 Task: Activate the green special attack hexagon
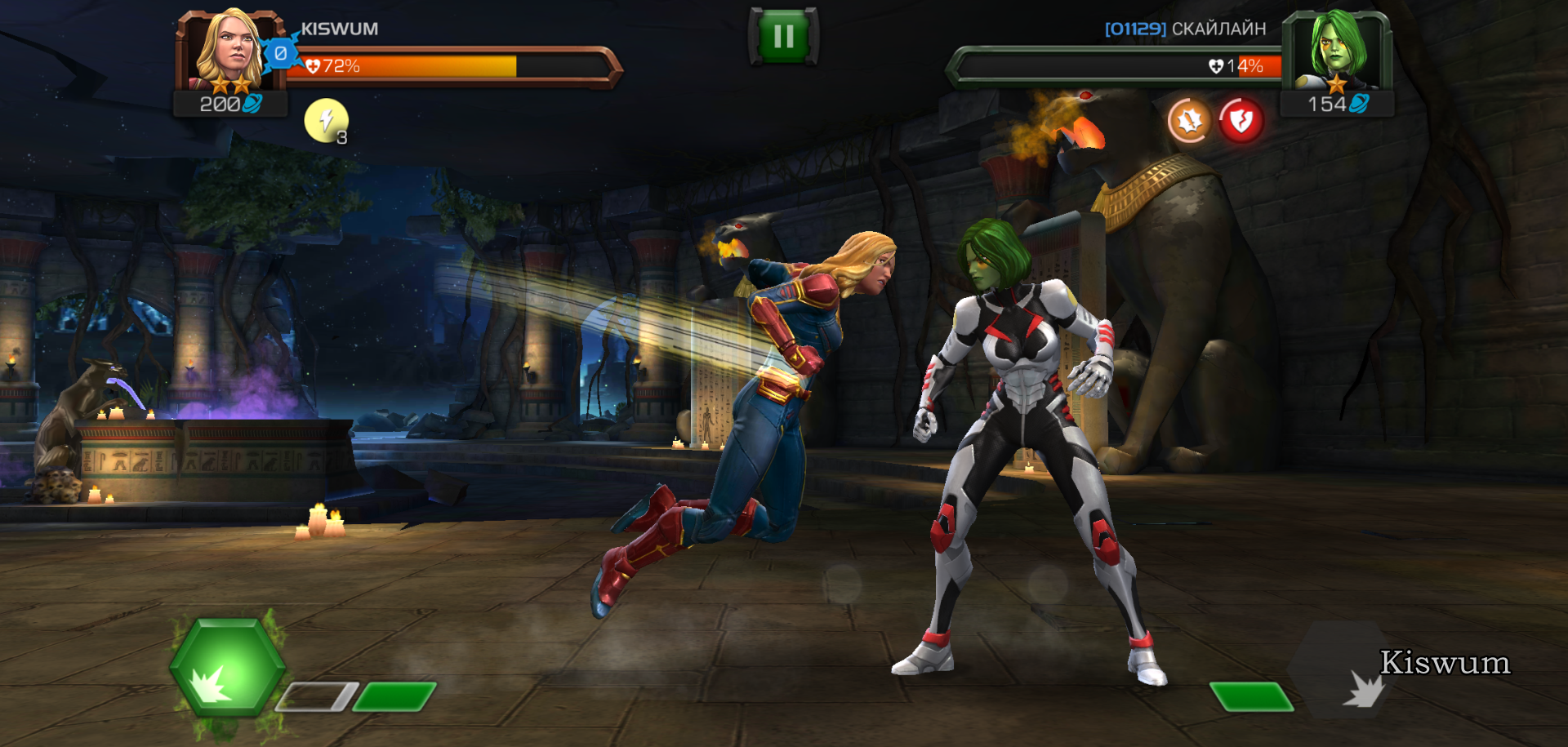click(x=227, y=668)
